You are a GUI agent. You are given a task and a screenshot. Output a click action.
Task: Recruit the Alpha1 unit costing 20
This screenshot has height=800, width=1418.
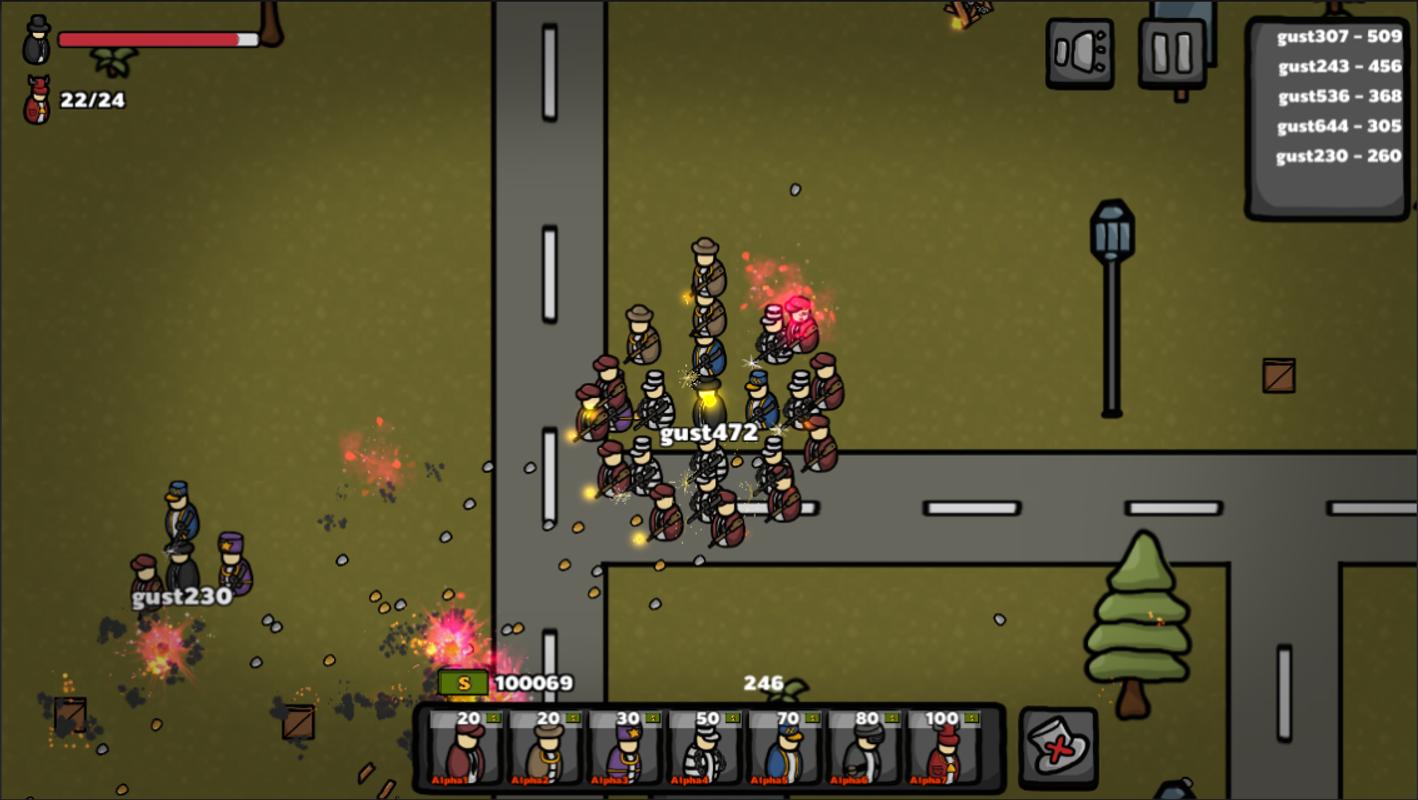tap(467, 749)
